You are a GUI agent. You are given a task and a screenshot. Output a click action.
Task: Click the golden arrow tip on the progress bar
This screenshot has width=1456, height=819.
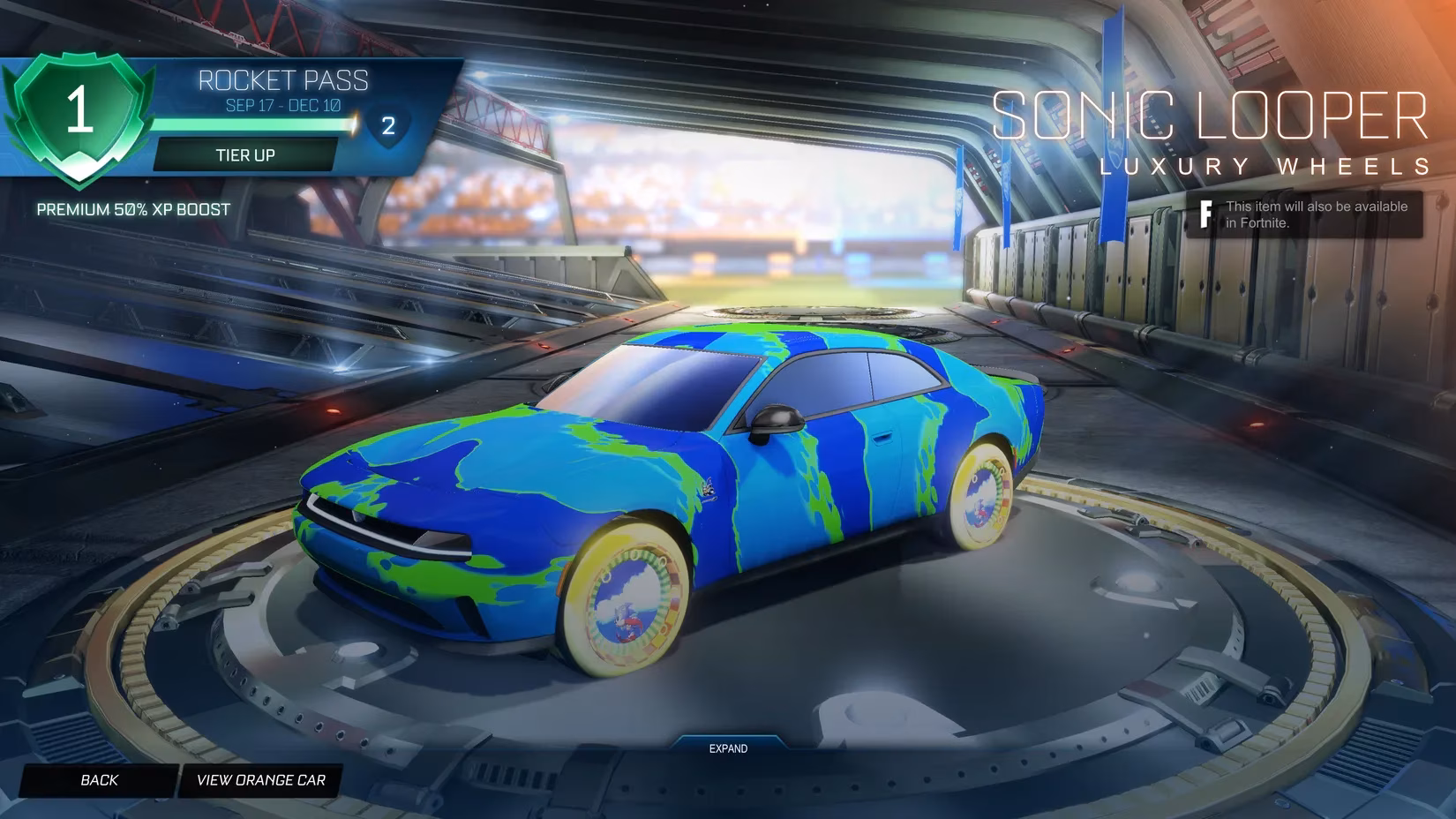coord(353,124)
